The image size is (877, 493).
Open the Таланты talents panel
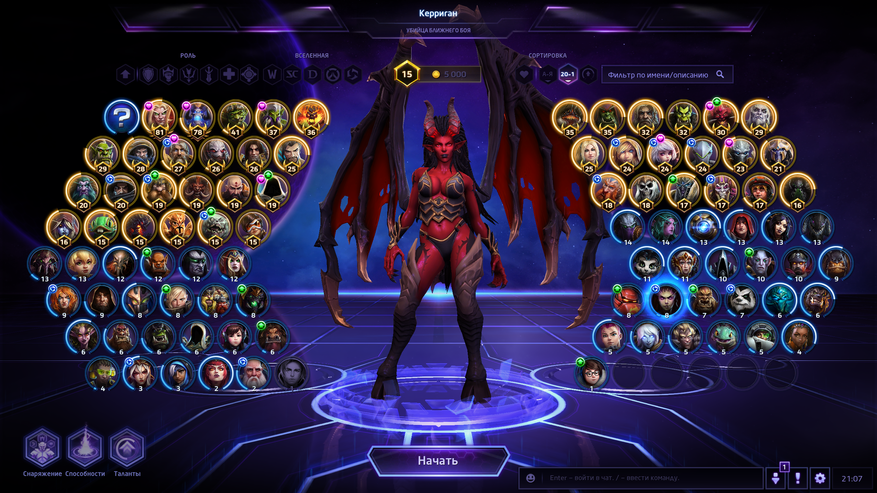coord(126,448)
